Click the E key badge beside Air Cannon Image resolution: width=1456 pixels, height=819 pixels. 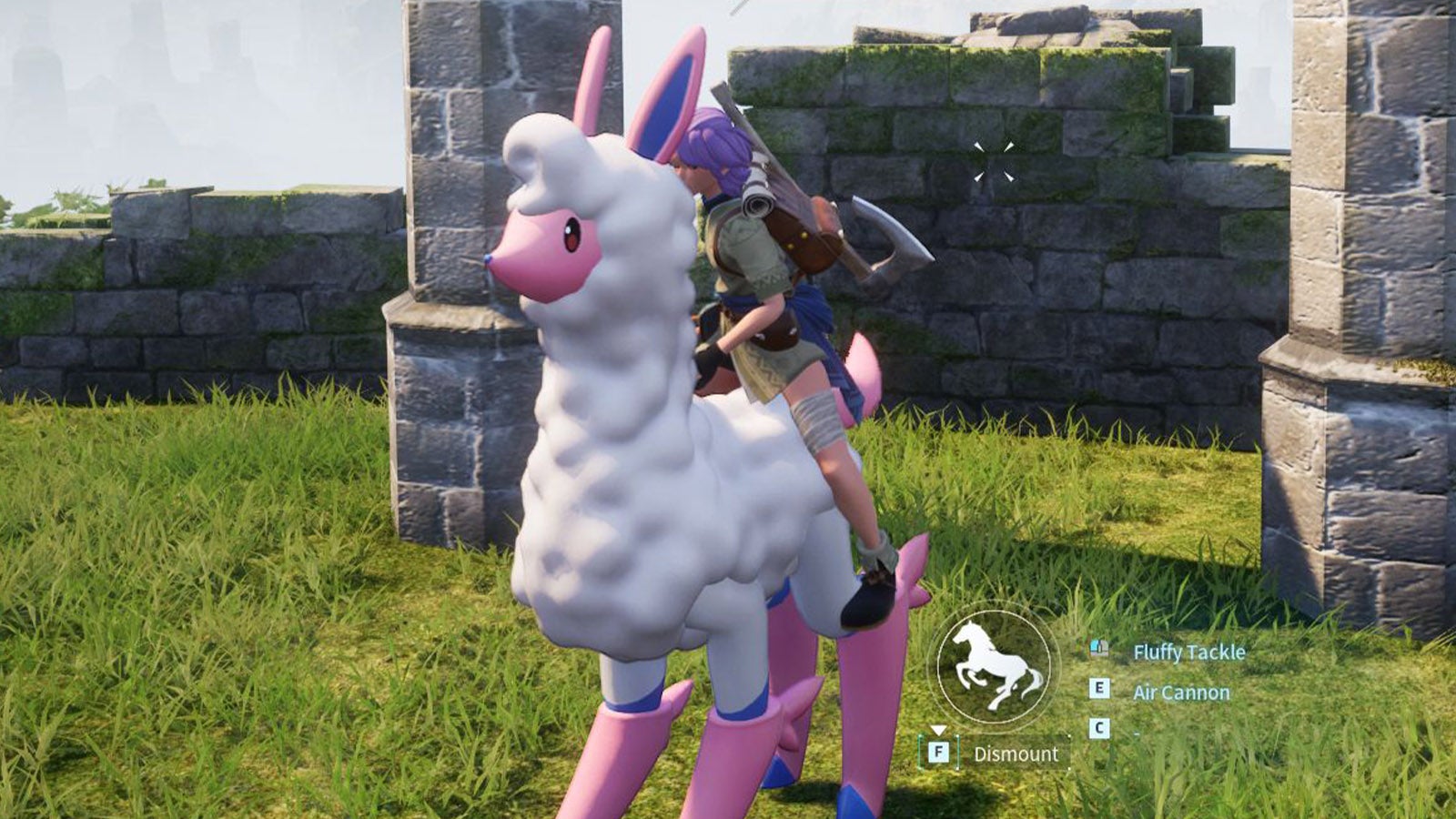click(1099, 688)
